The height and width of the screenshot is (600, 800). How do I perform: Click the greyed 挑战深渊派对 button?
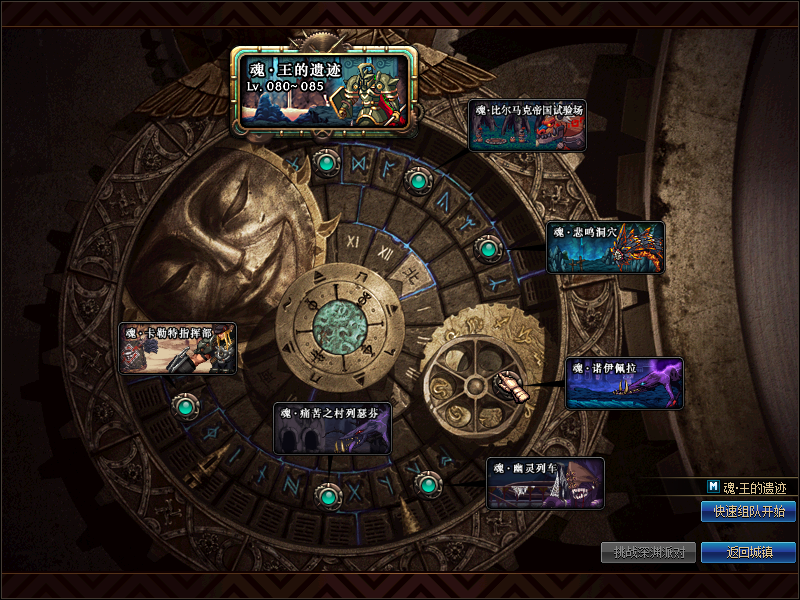[648, 552]
